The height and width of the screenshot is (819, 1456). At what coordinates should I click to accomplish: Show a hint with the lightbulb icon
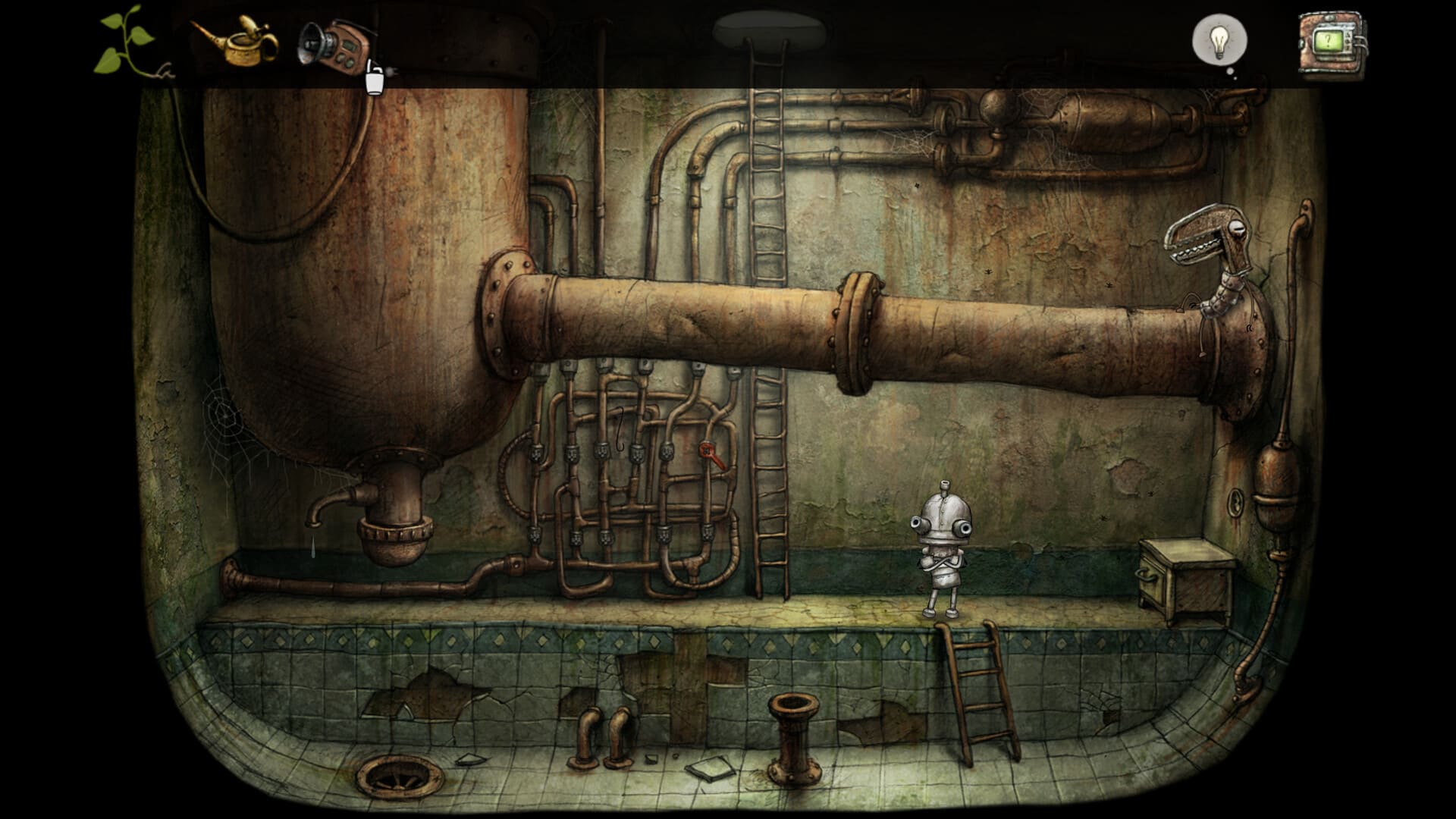point(1219,41)
